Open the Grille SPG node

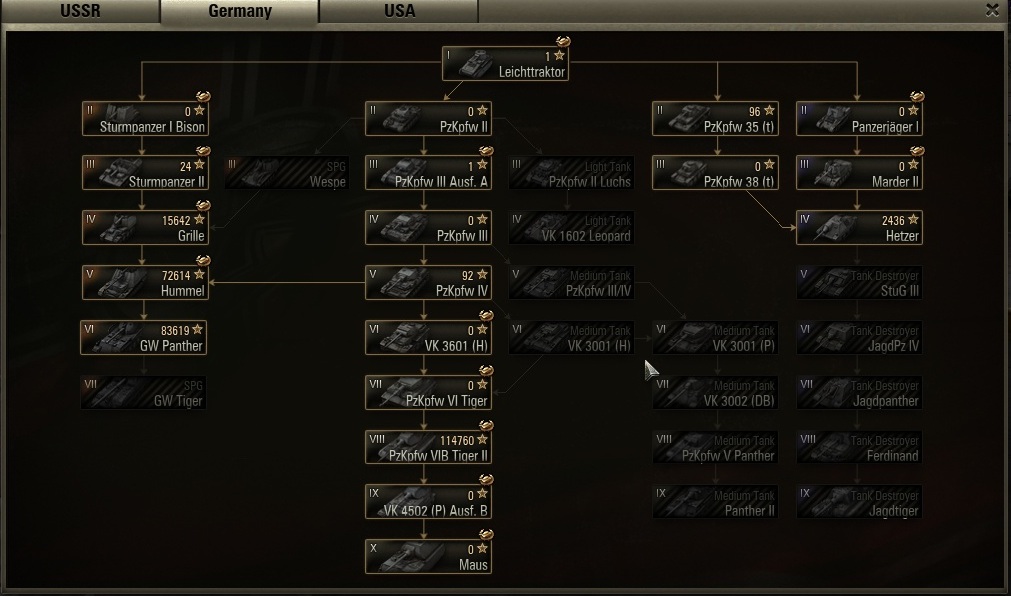pyautogui.click(x=145, y=228)
